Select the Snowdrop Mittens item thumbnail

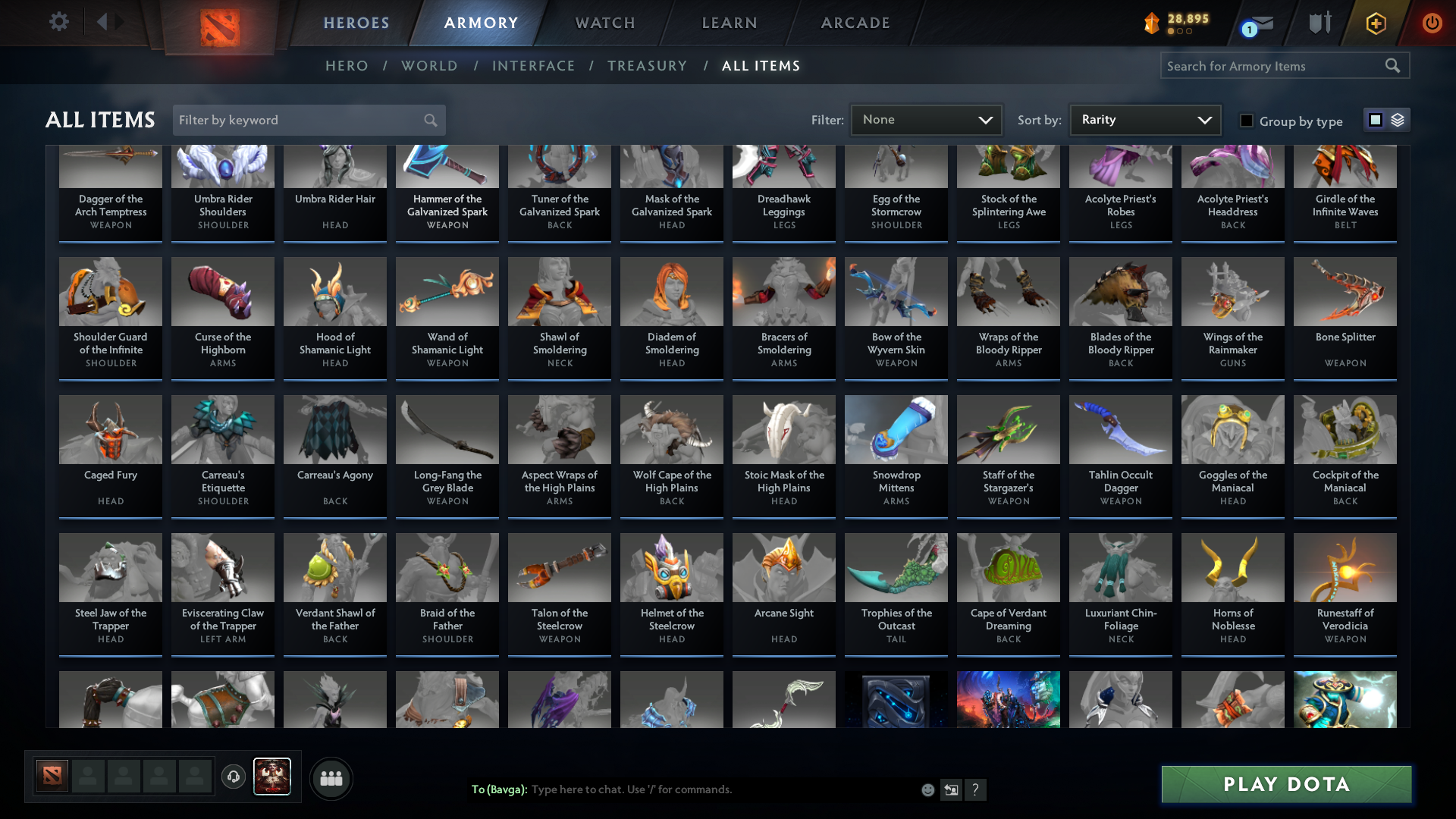896,429
